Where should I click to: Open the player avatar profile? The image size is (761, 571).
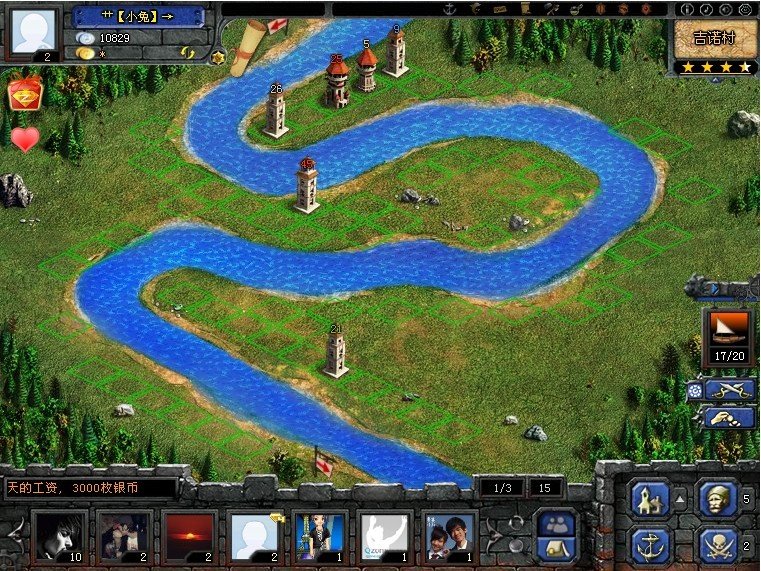[35, 30]
